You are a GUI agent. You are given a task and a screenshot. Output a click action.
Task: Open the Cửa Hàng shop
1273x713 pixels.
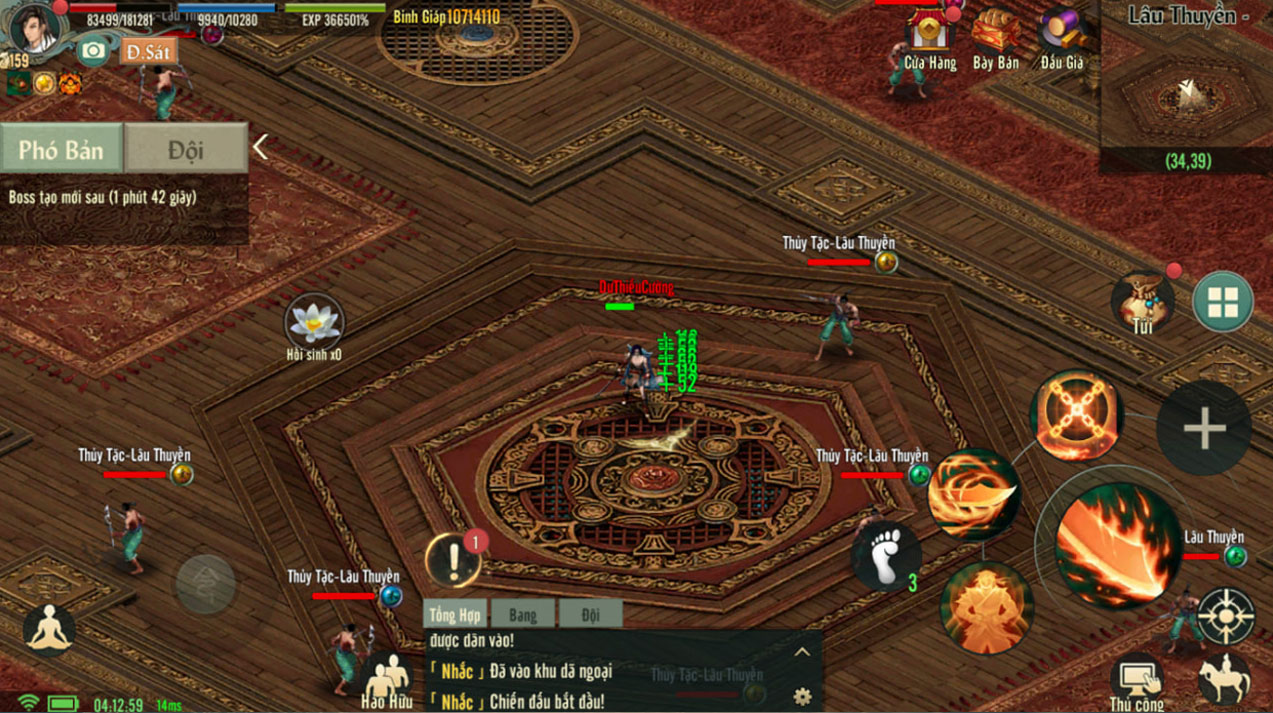[x=930, y=40]
